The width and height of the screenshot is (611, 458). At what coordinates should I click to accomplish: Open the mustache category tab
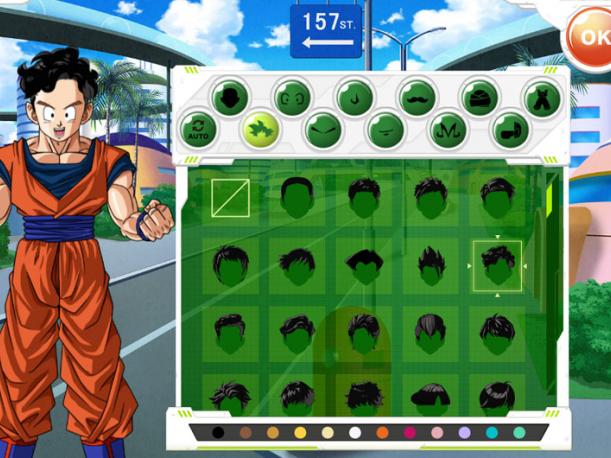pos(418,98)
